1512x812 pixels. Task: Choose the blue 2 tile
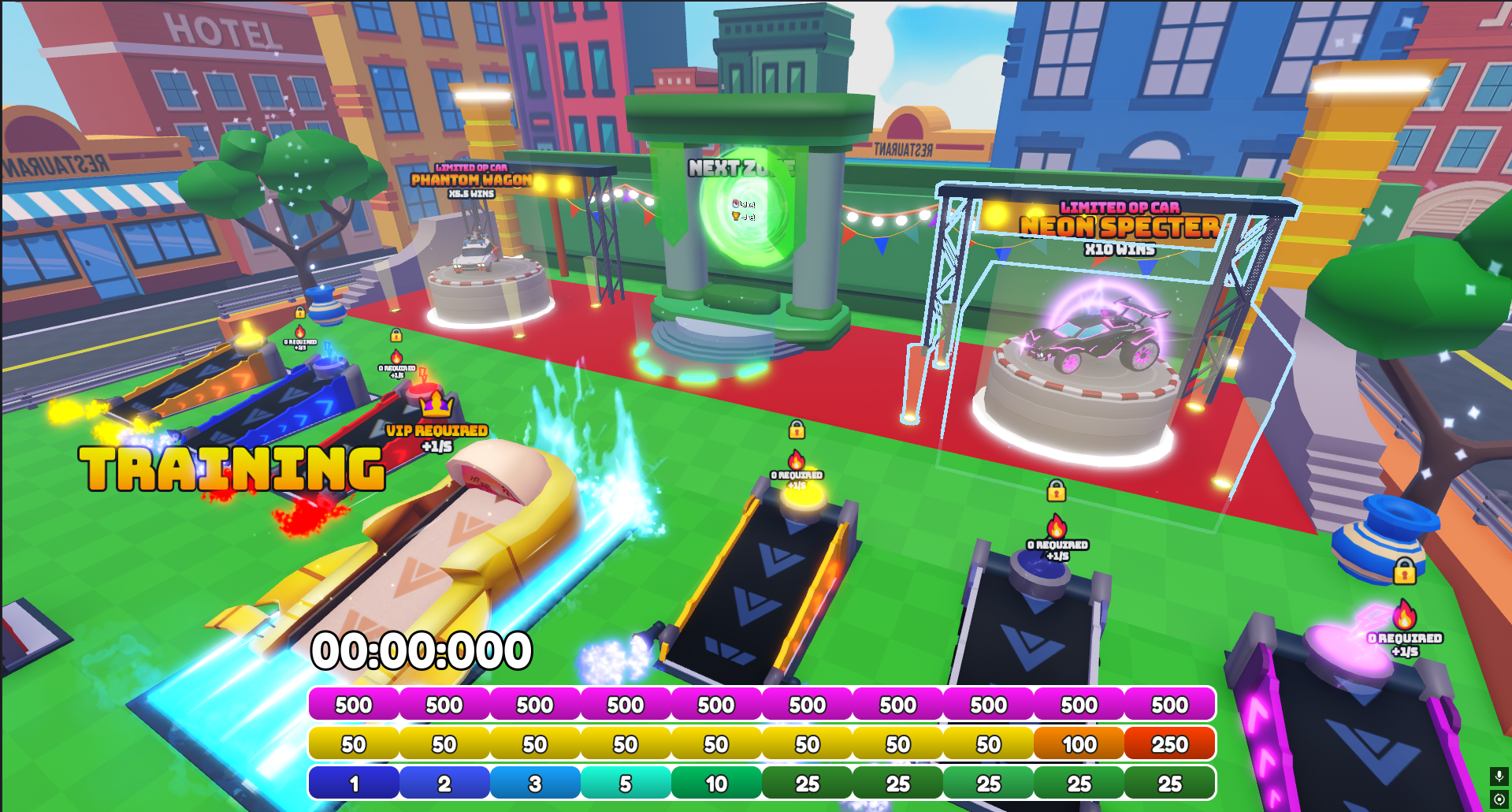(444, 784)
